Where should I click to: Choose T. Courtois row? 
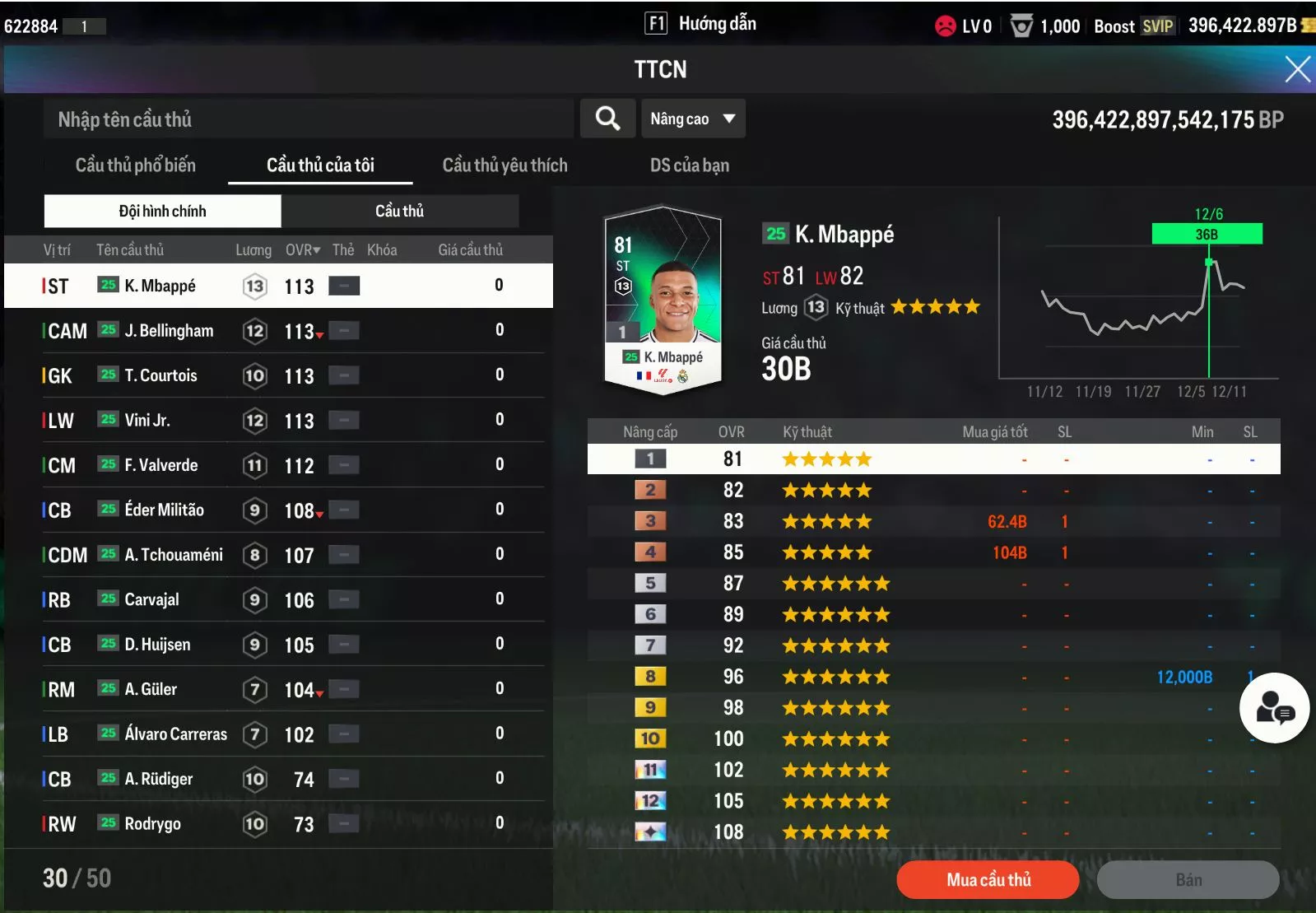coord(161,376)
